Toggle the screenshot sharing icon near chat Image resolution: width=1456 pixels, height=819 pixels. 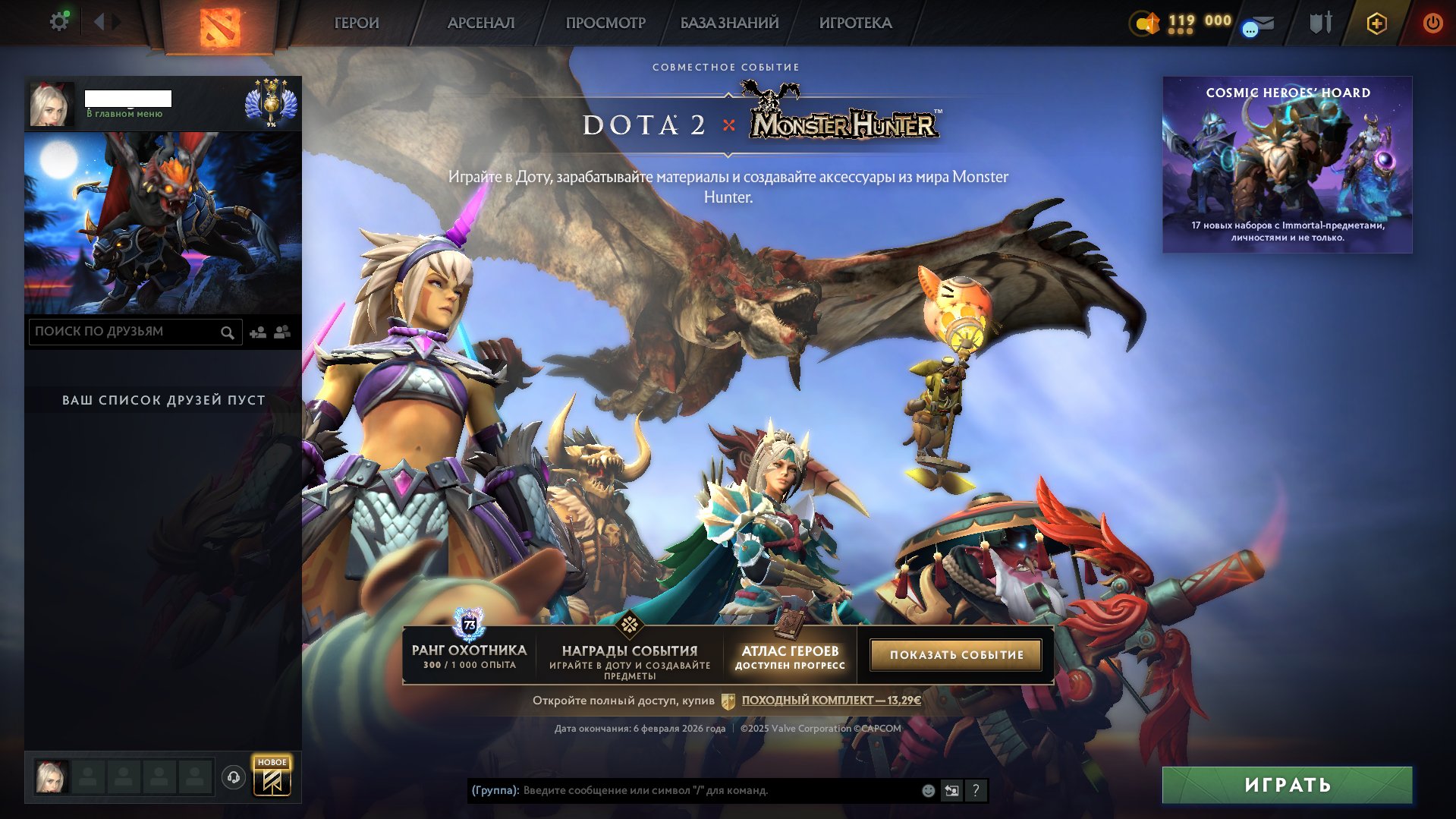[x=951, y=791]
